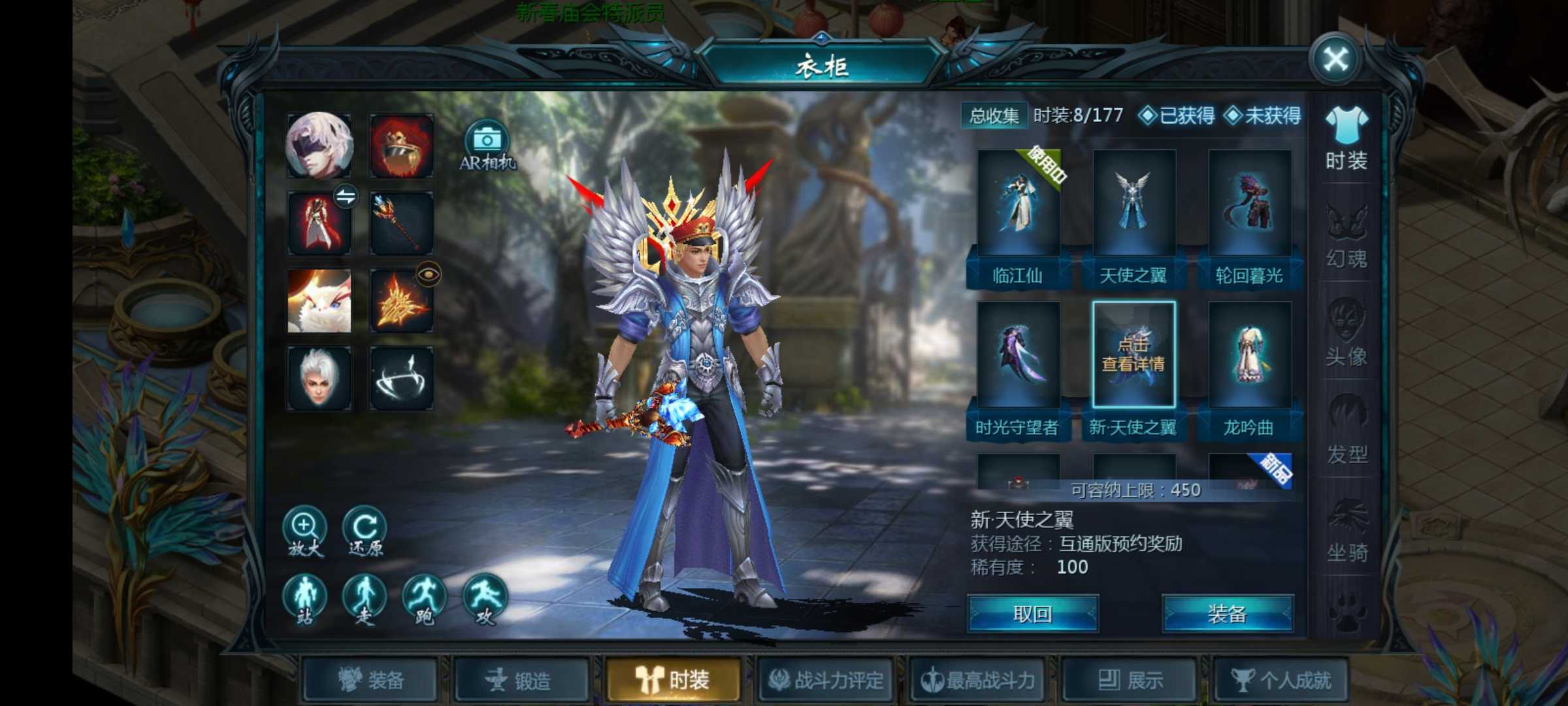The height and width of the screenshot is (706, 1568).
Task: Close the 衣柜 wardrobe window
Action: (x=1335, y=60)
